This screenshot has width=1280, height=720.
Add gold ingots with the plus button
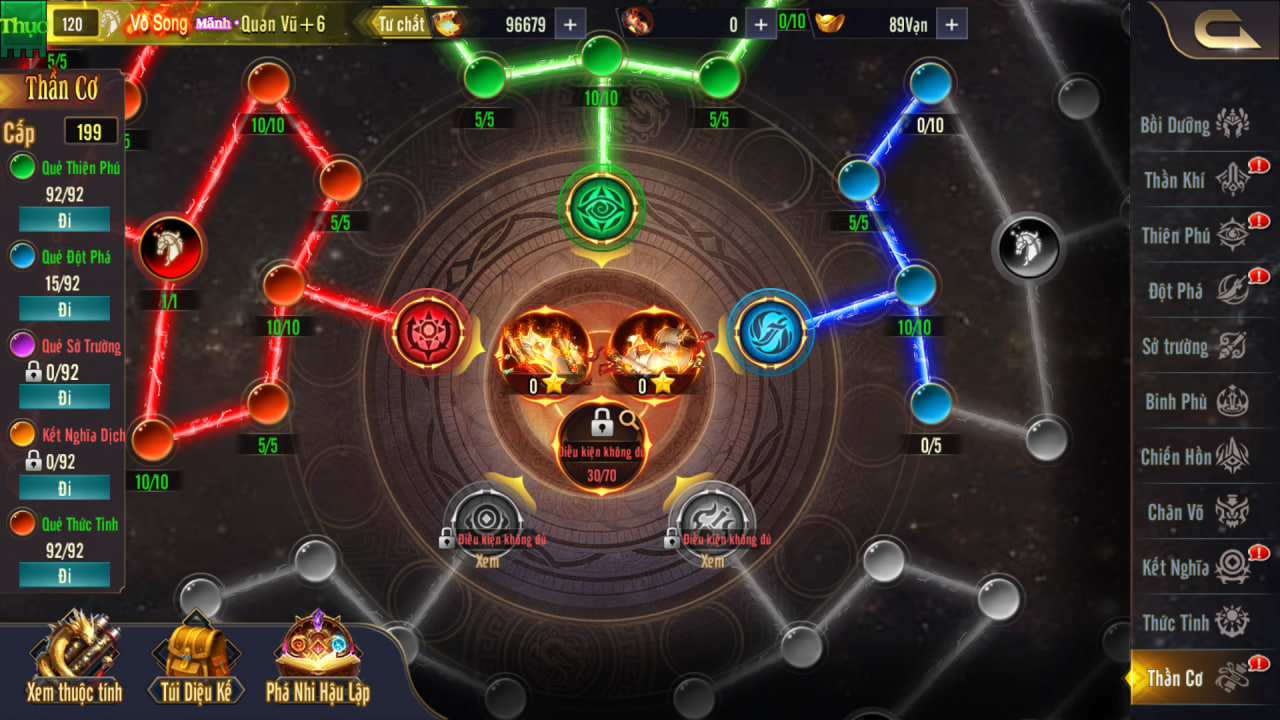(x=951, y=24)
